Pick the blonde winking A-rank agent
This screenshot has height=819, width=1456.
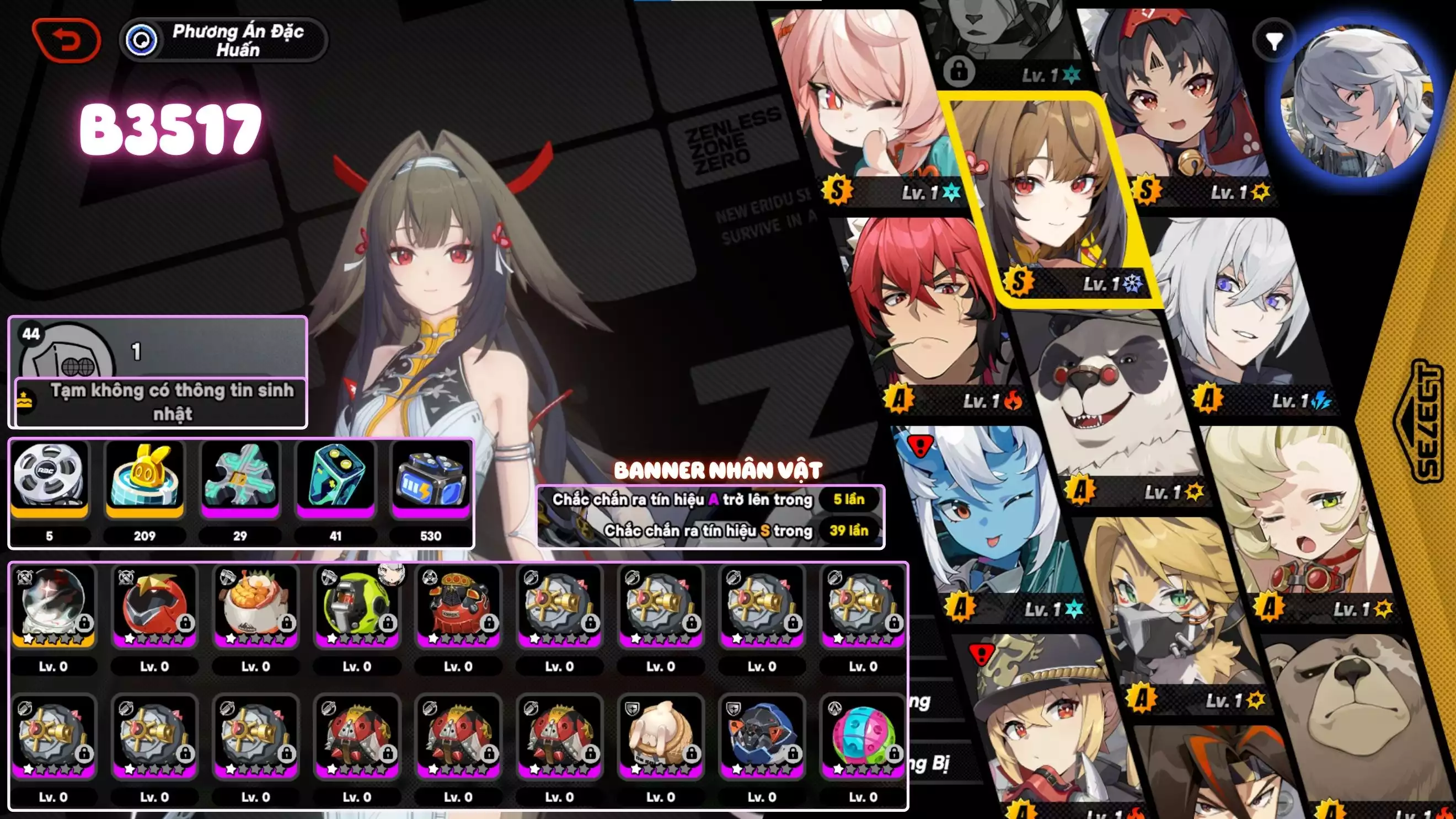[x=1300, y=515]
